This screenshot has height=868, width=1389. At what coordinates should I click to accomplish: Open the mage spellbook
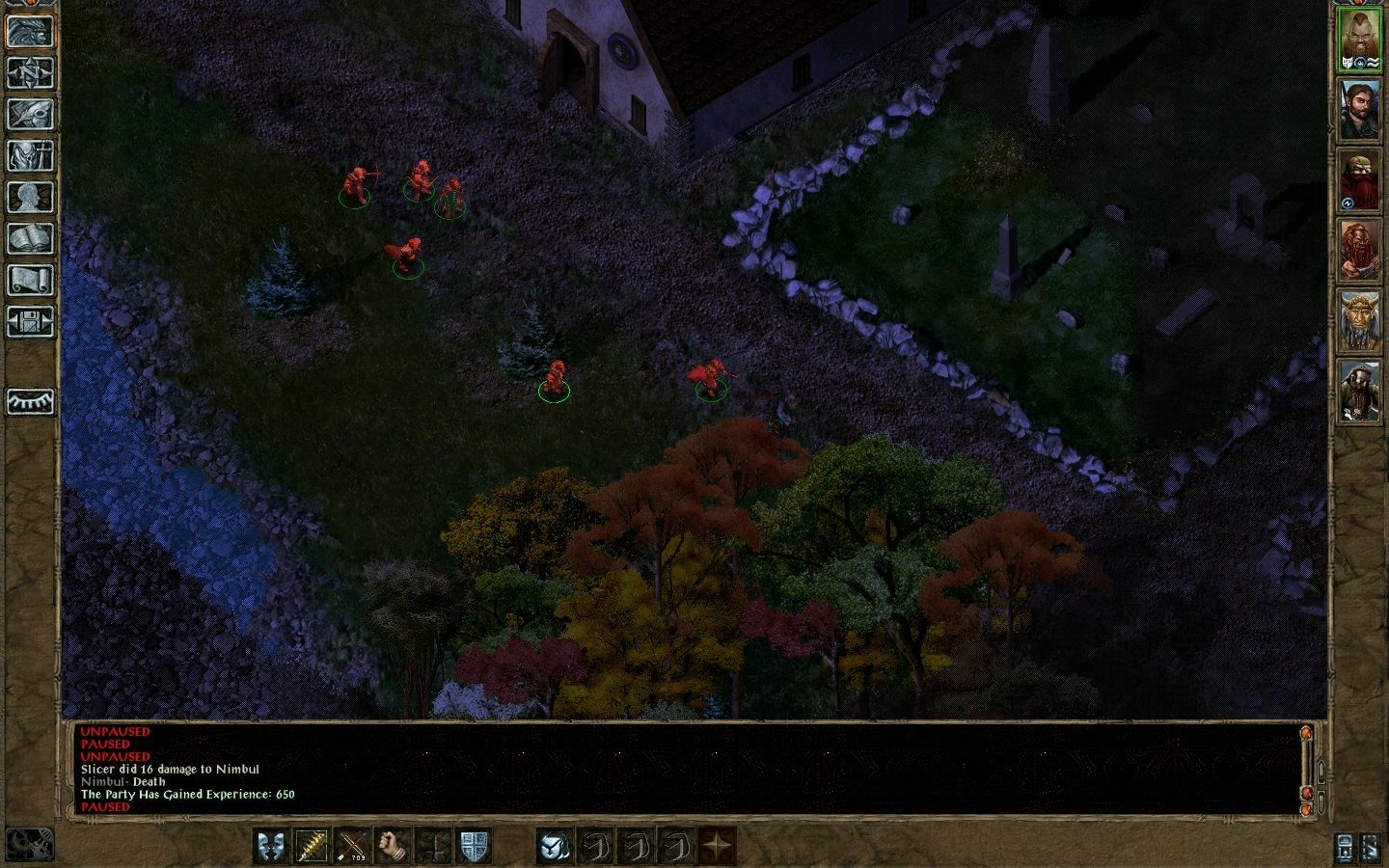[30, 238]
